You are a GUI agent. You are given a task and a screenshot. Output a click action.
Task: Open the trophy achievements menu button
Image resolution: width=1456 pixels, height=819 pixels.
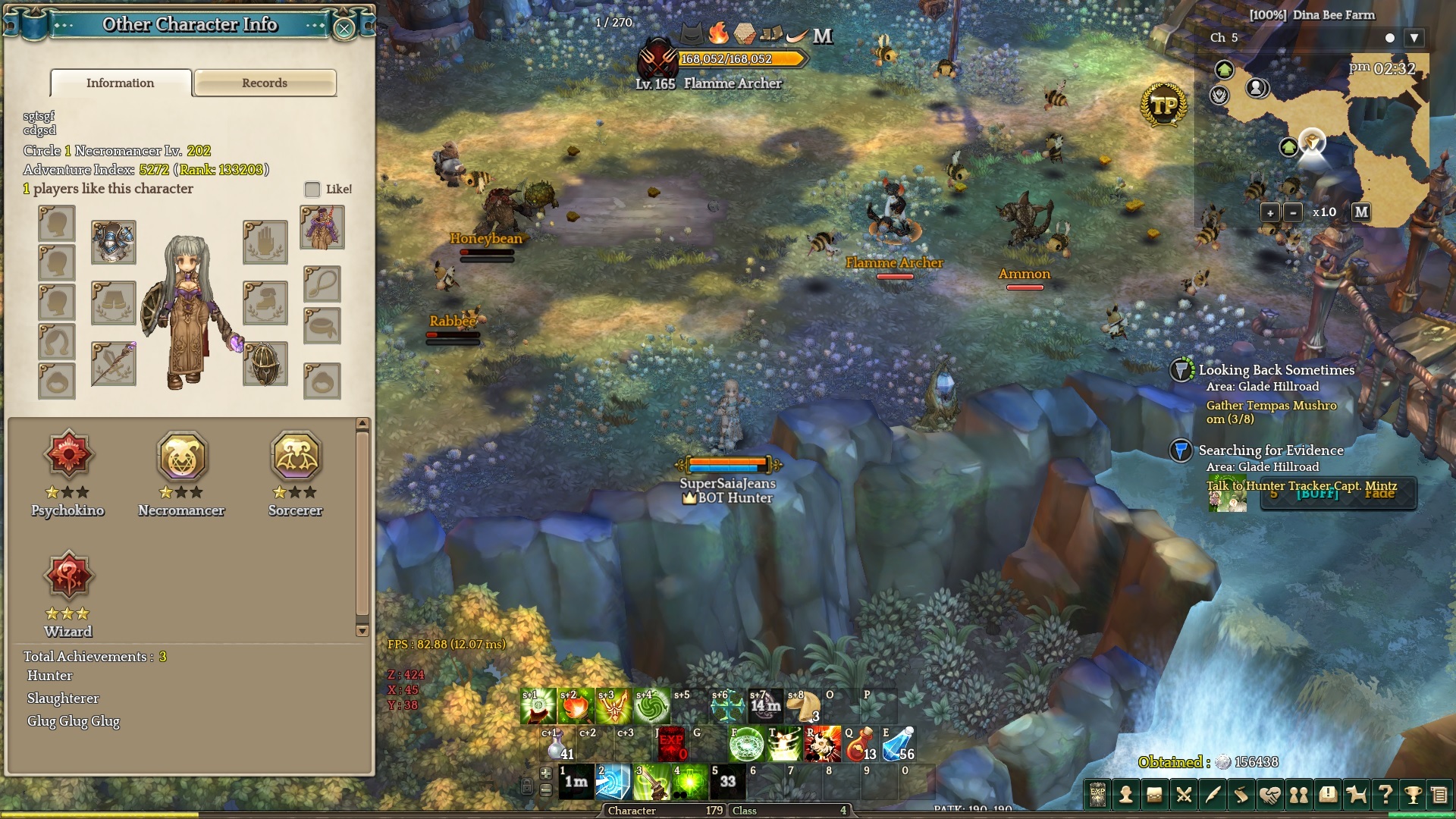coord(1412,795)
